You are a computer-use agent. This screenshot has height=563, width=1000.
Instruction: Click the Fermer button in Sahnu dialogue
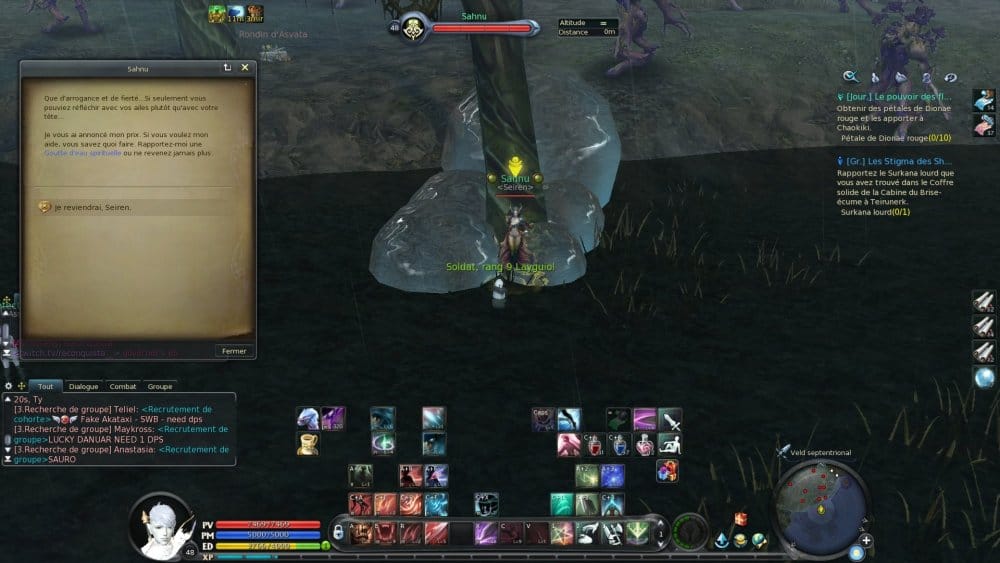point(234,351)
